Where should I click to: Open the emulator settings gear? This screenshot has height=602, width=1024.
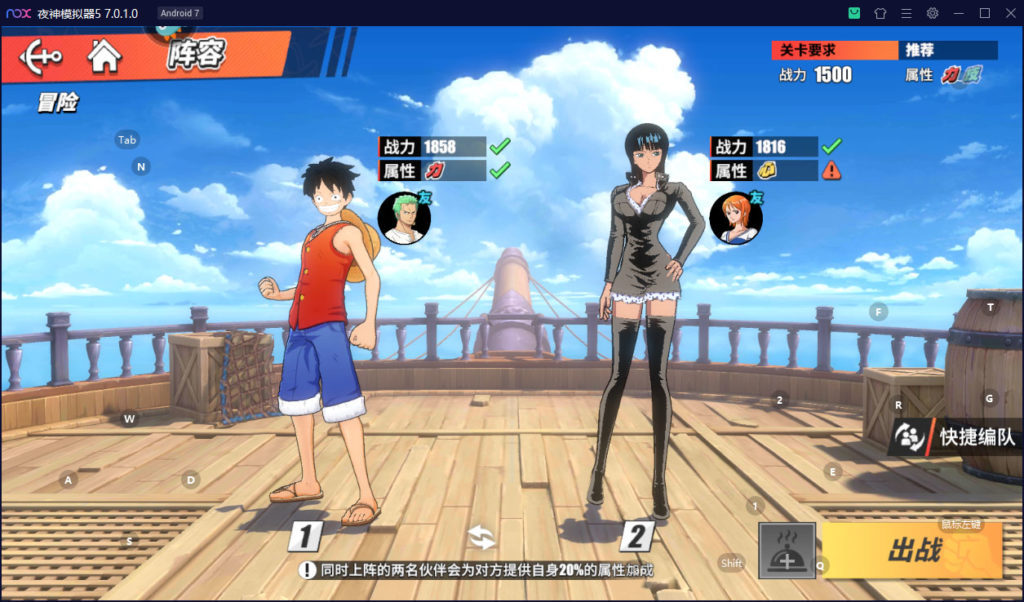point(932,13)
